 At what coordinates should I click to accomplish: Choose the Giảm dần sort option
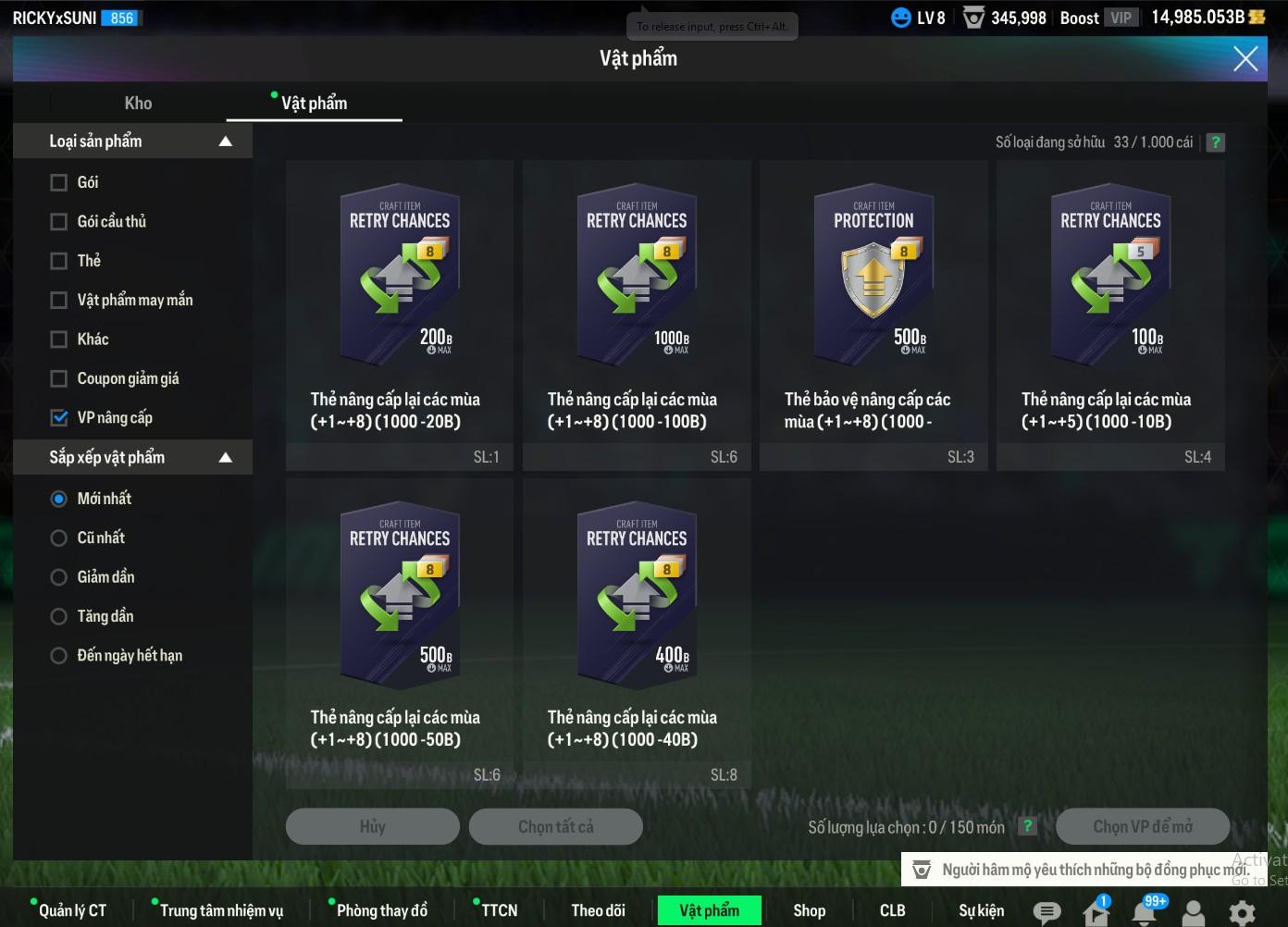tap(59, 577)
